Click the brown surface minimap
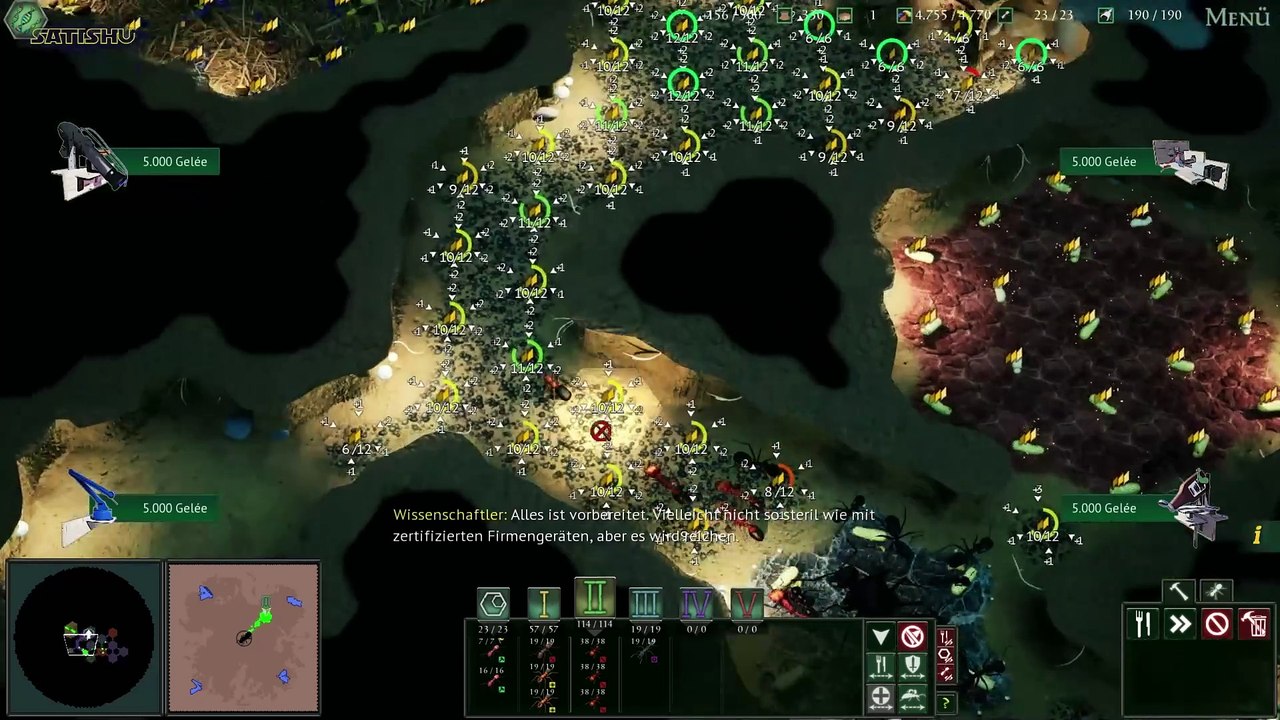The height and width of the screenshot is (720, 1280). pos(243,637)
